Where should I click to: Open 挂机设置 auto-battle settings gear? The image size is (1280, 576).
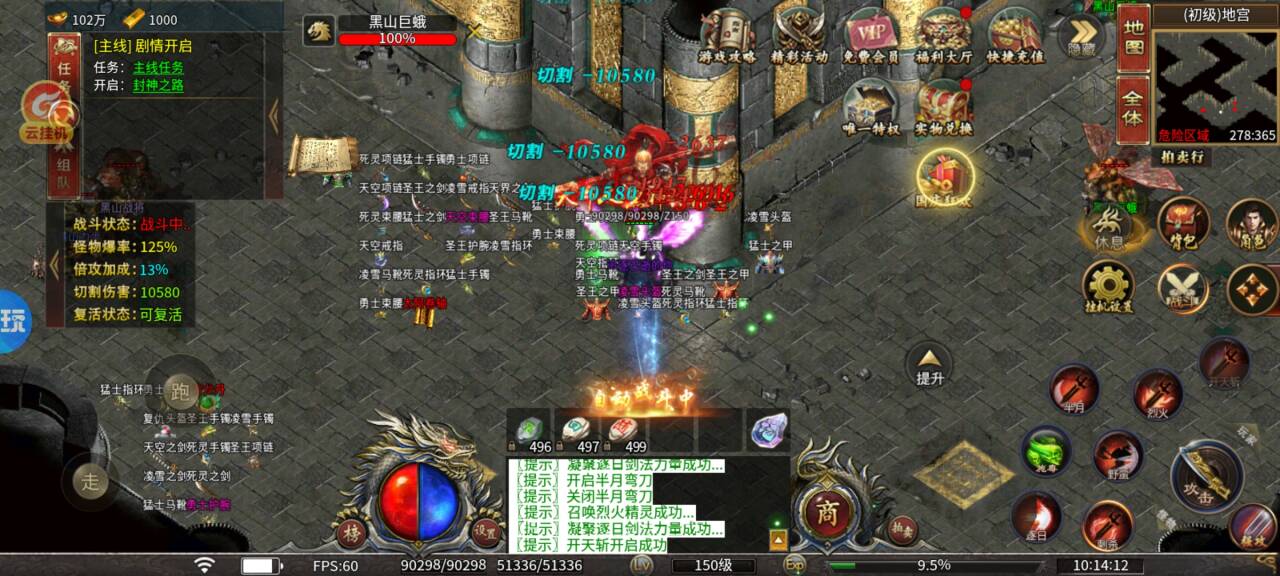(1108, 287)
